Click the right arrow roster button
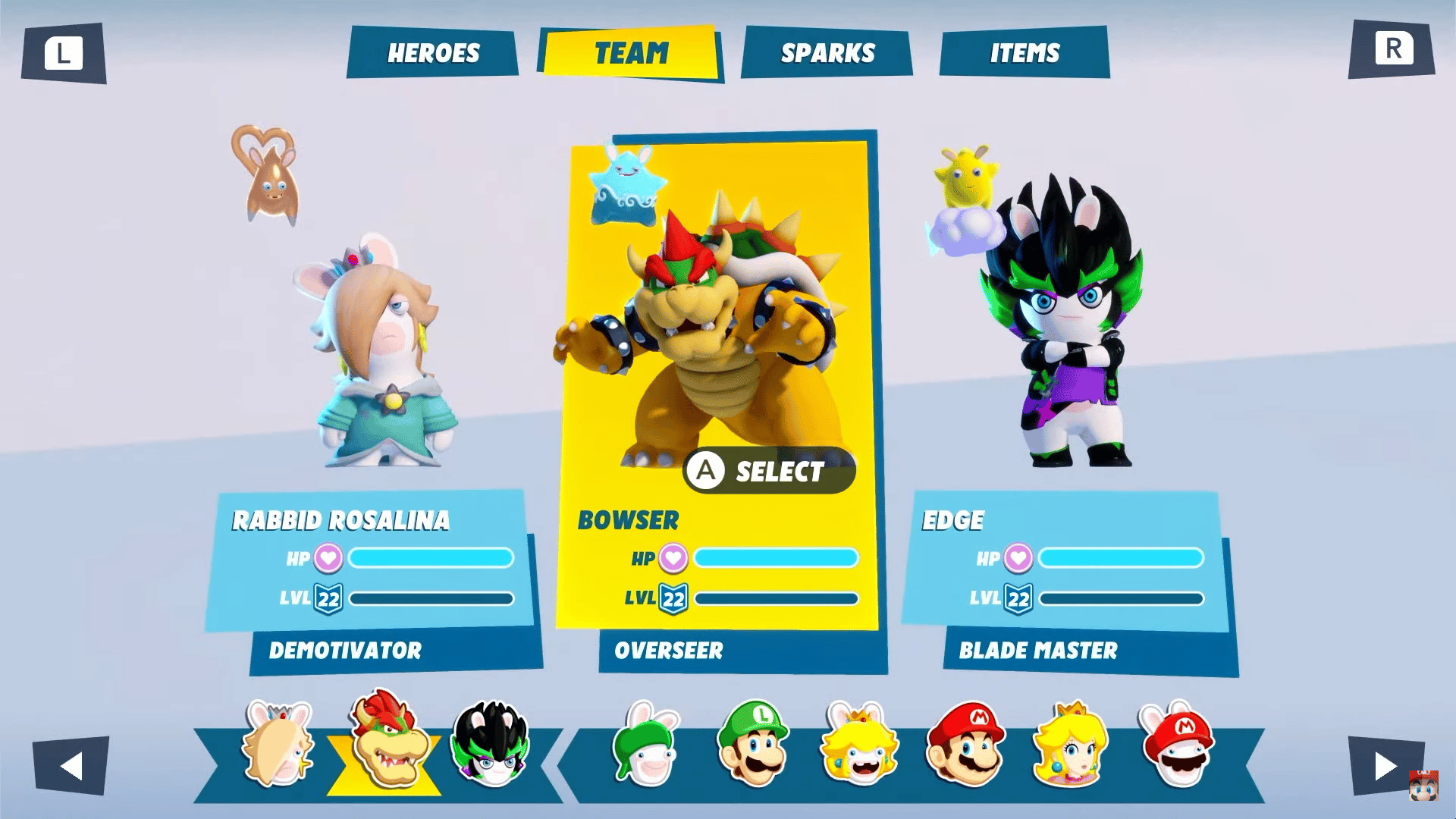The image size is (1456, 819). (1385, 765)
